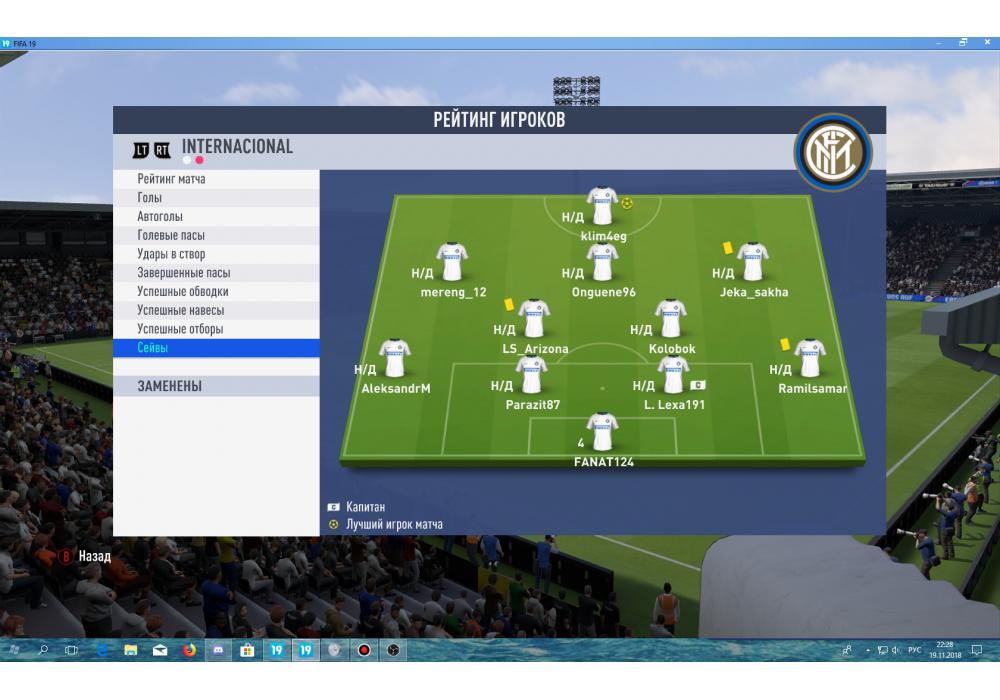Open the Автоголы stat entry
This screenshot has height=700, width=1000.
click(x=215, y=217)
